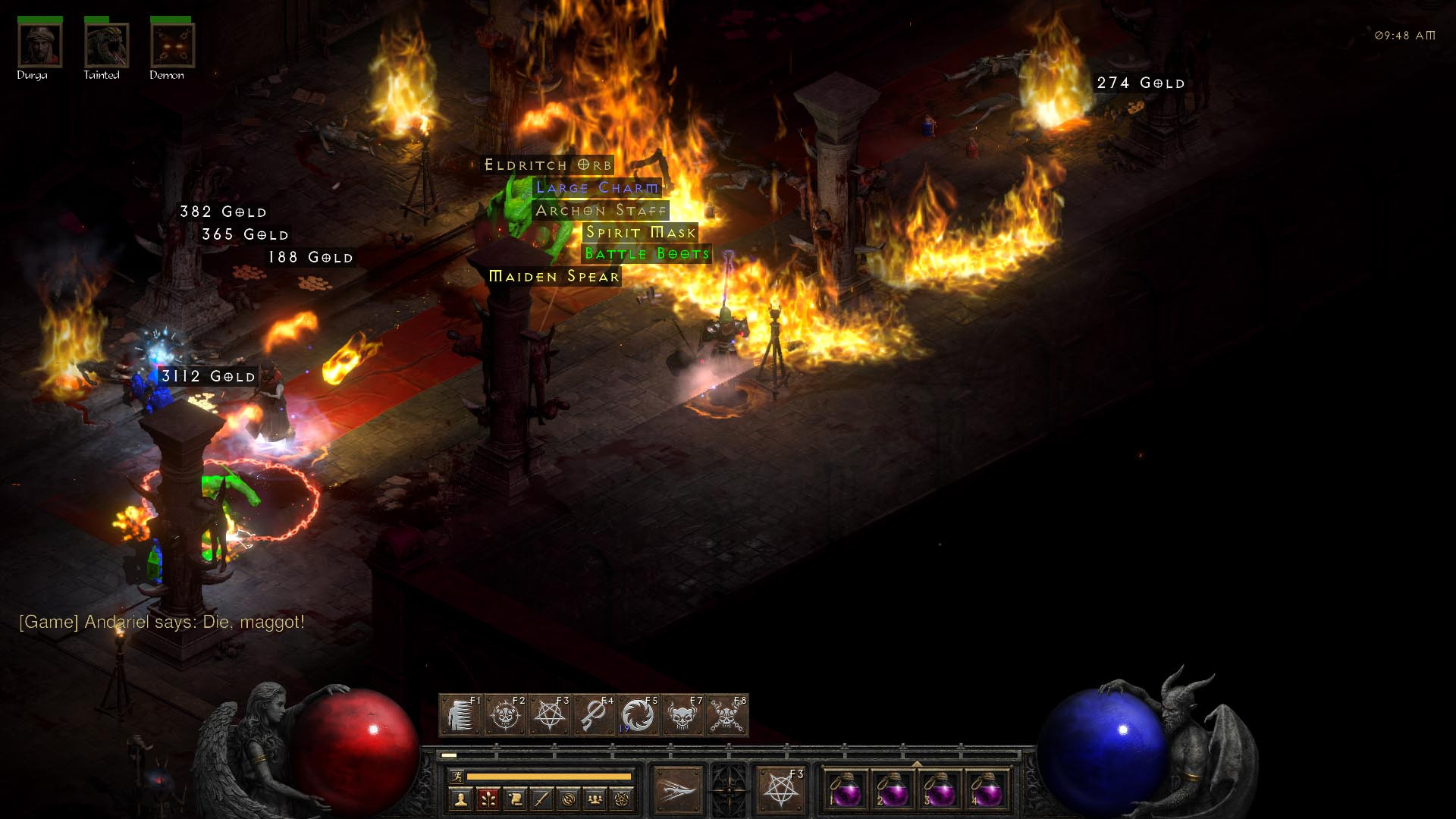The width and height of the screenshot is (1456, 819).
Task: Pick up the Large Charm item label
Action: (598, 187)
